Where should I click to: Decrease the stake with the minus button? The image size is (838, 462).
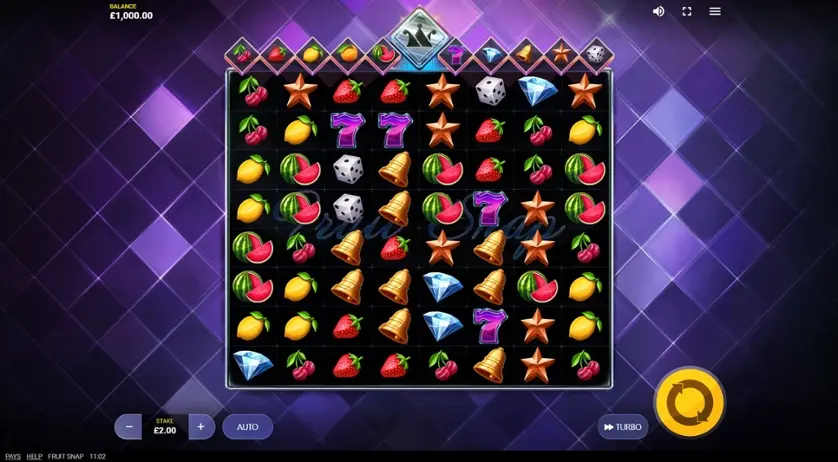128,427
